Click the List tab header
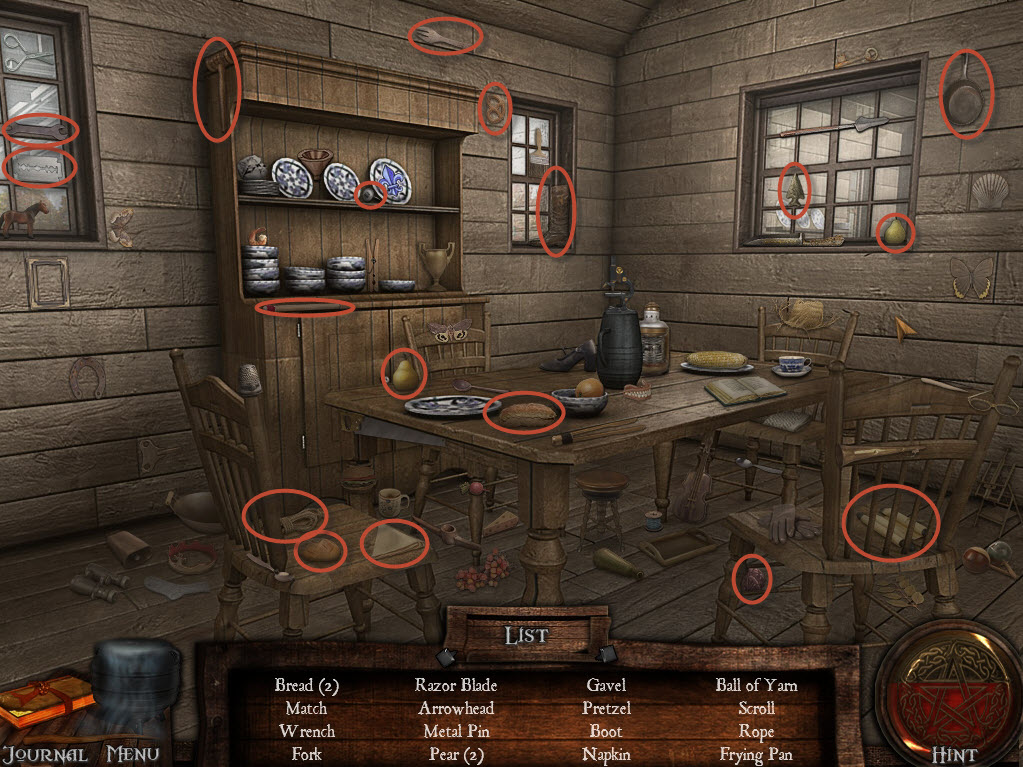This screenshot has width=1023, height=767. tap(526, 635)
